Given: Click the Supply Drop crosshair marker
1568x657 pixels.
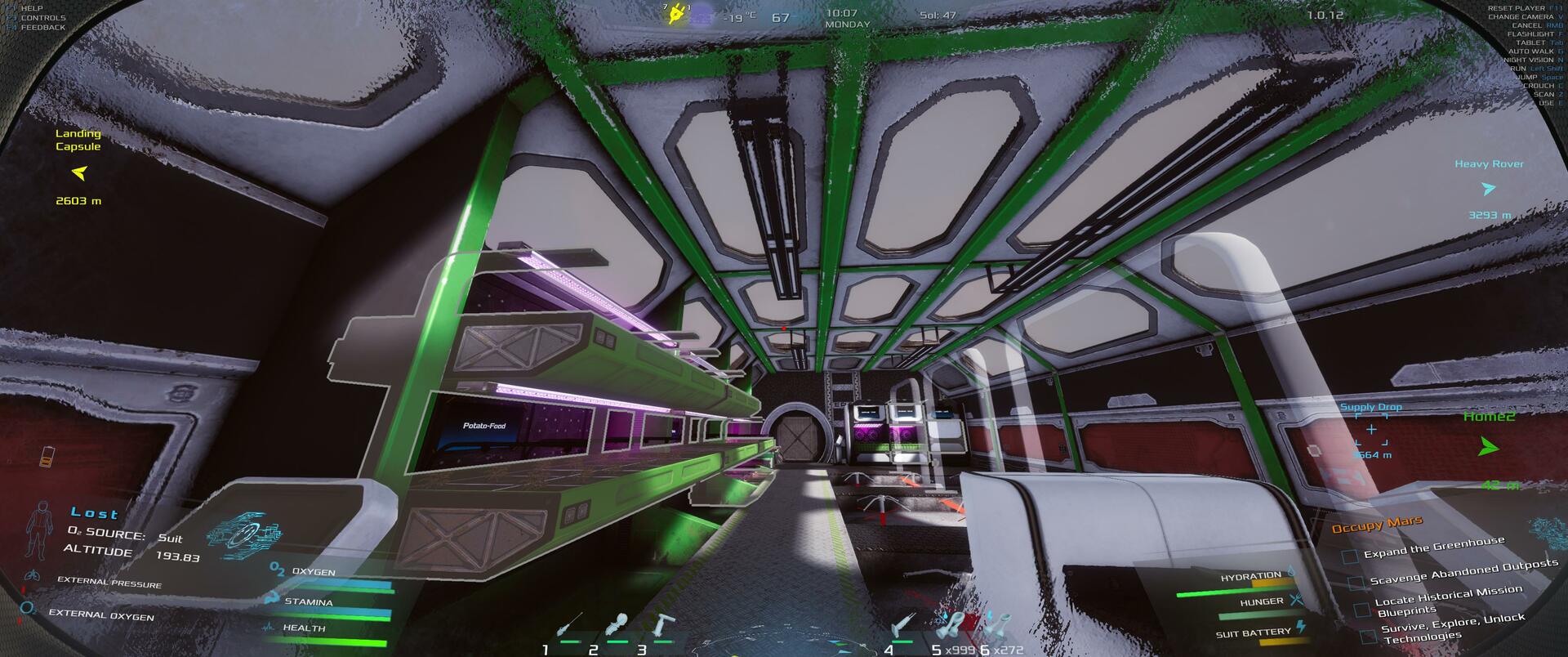Looking at the screenshot, I should (x=1371, y=429).
